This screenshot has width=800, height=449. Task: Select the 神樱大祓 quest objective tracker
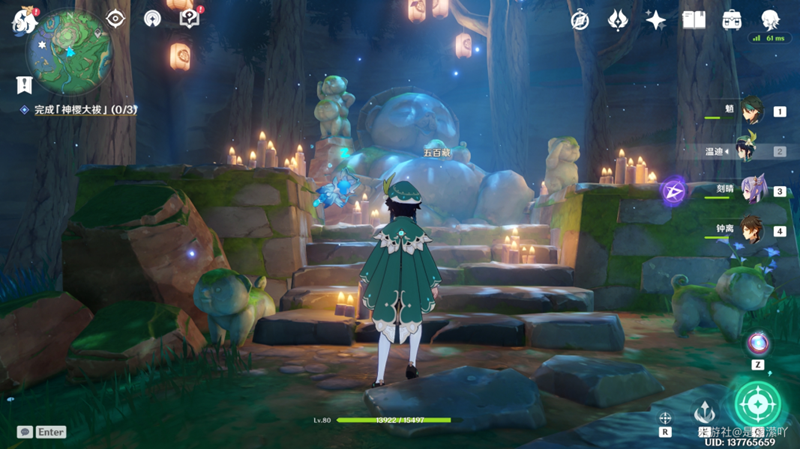(x=82, y=109)
